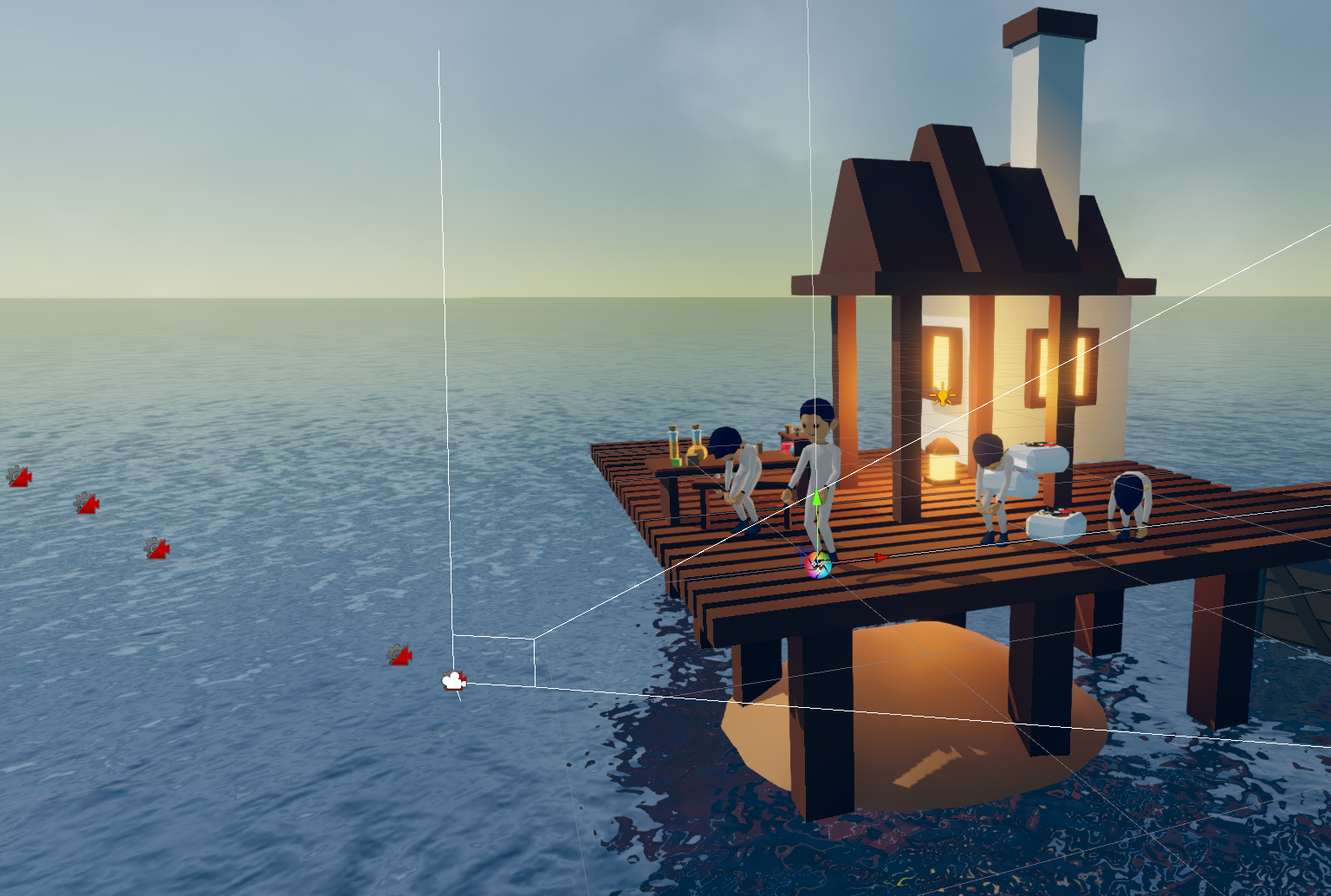This screenshot has width=1331, height=896.
Task: Select the red X-axis move arrow
Action: tap(880, 558)
